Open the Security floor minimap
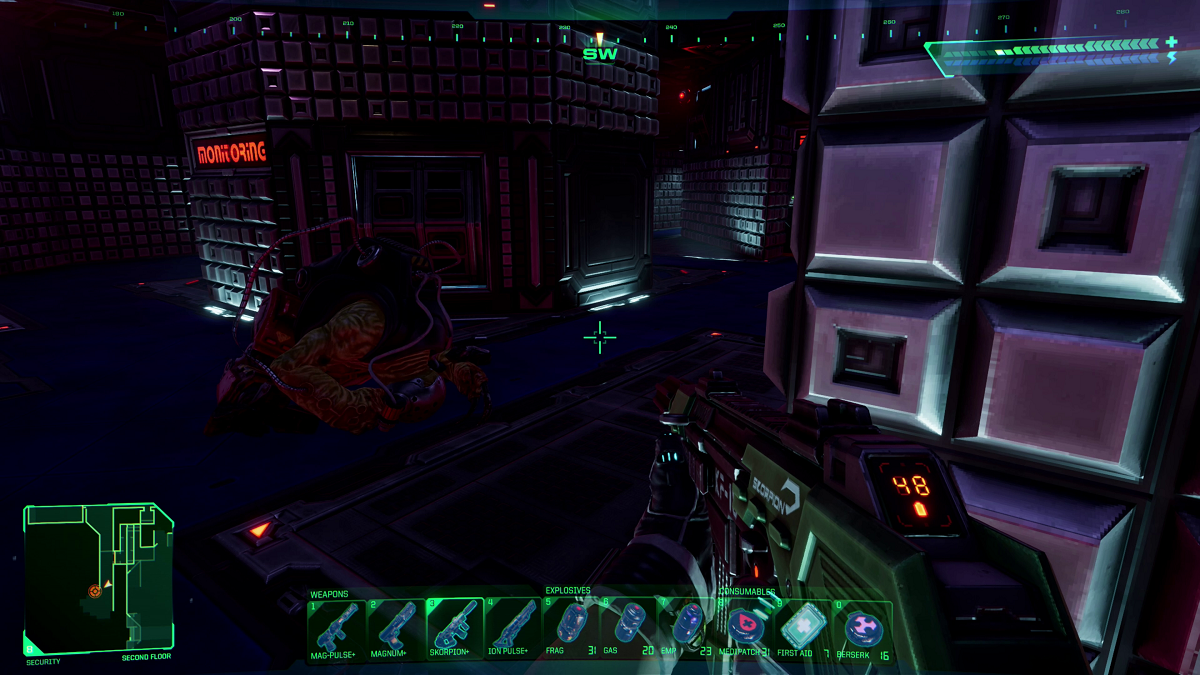1200x675 pixels. [x=98, y=578]
